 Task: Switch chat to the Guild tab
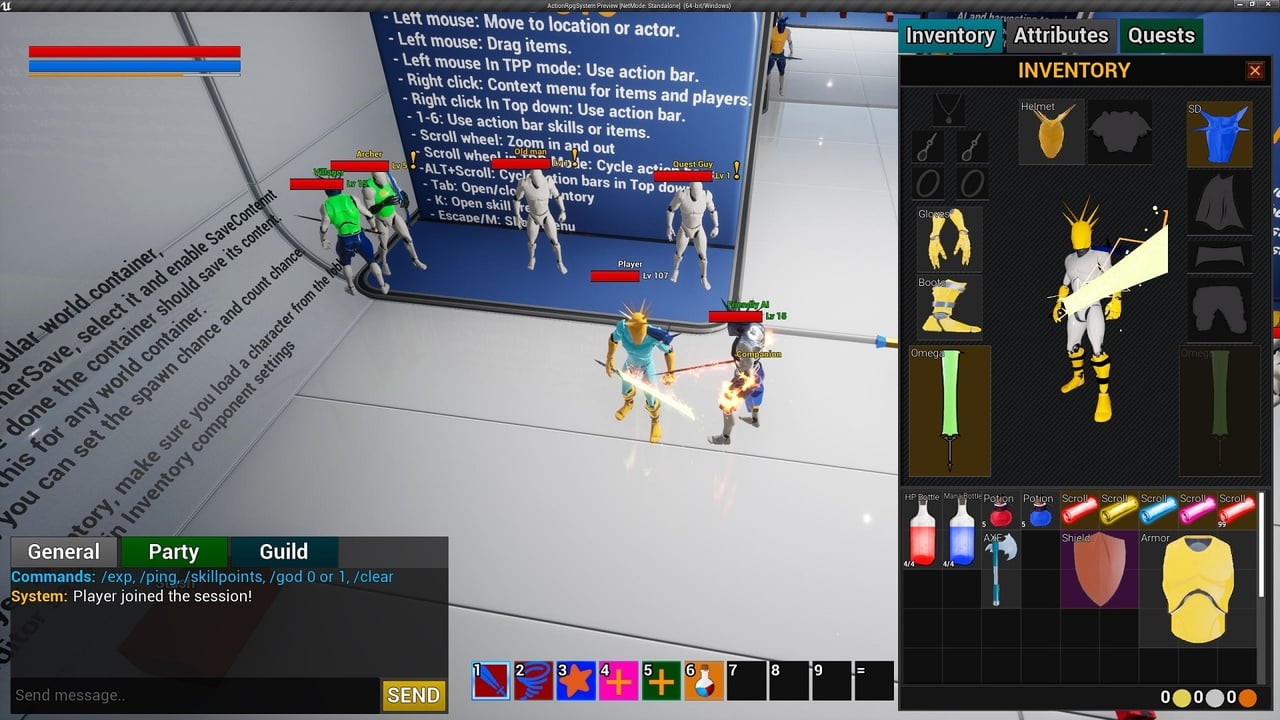pos(284,552)
